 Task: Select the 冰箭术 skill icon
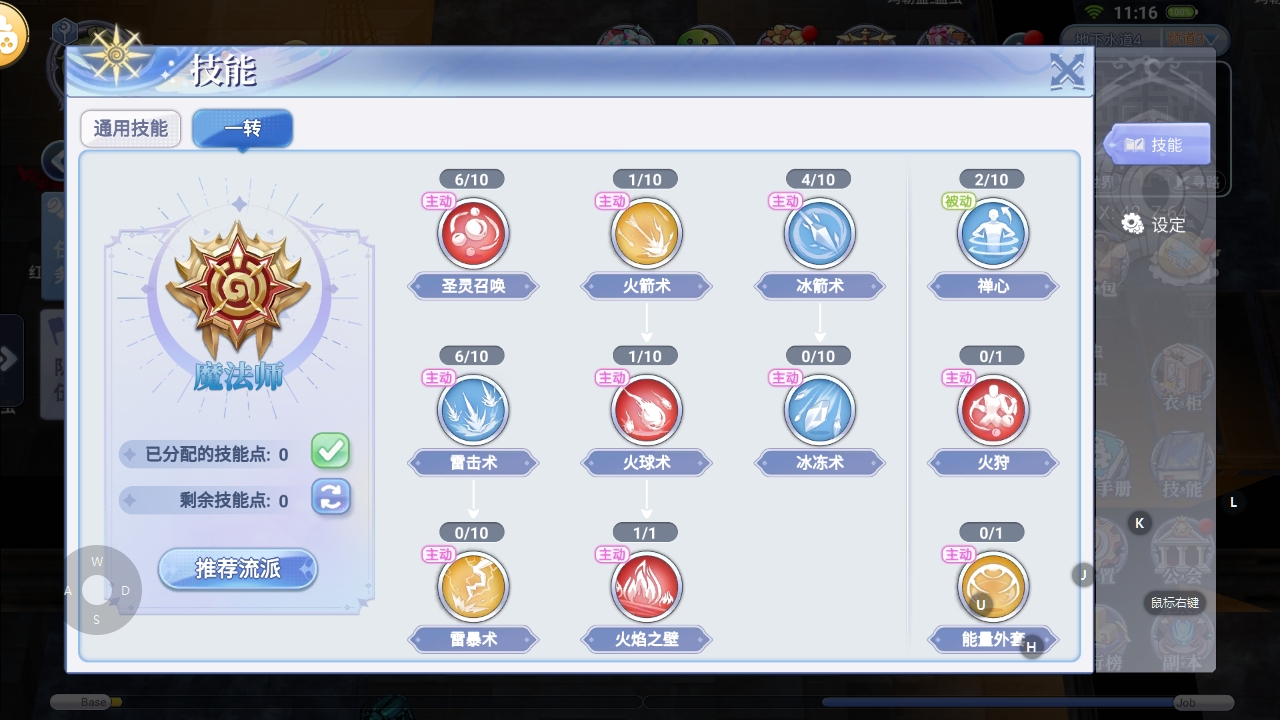click(819, 232)
